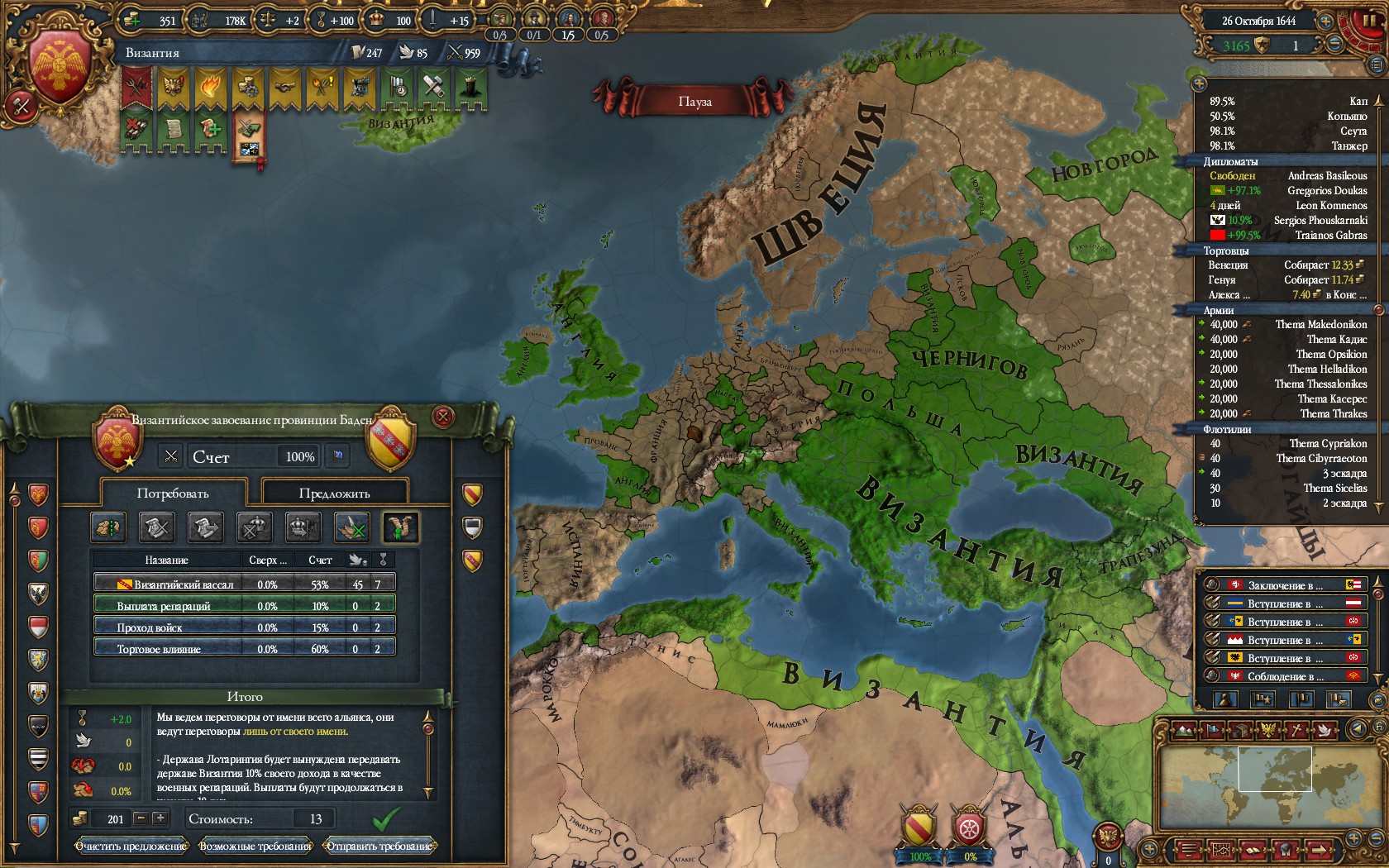Select Thema Makedonikon army in the outliner
1389x868 pixels.
pyautogui.click(x=1320, y=324)
